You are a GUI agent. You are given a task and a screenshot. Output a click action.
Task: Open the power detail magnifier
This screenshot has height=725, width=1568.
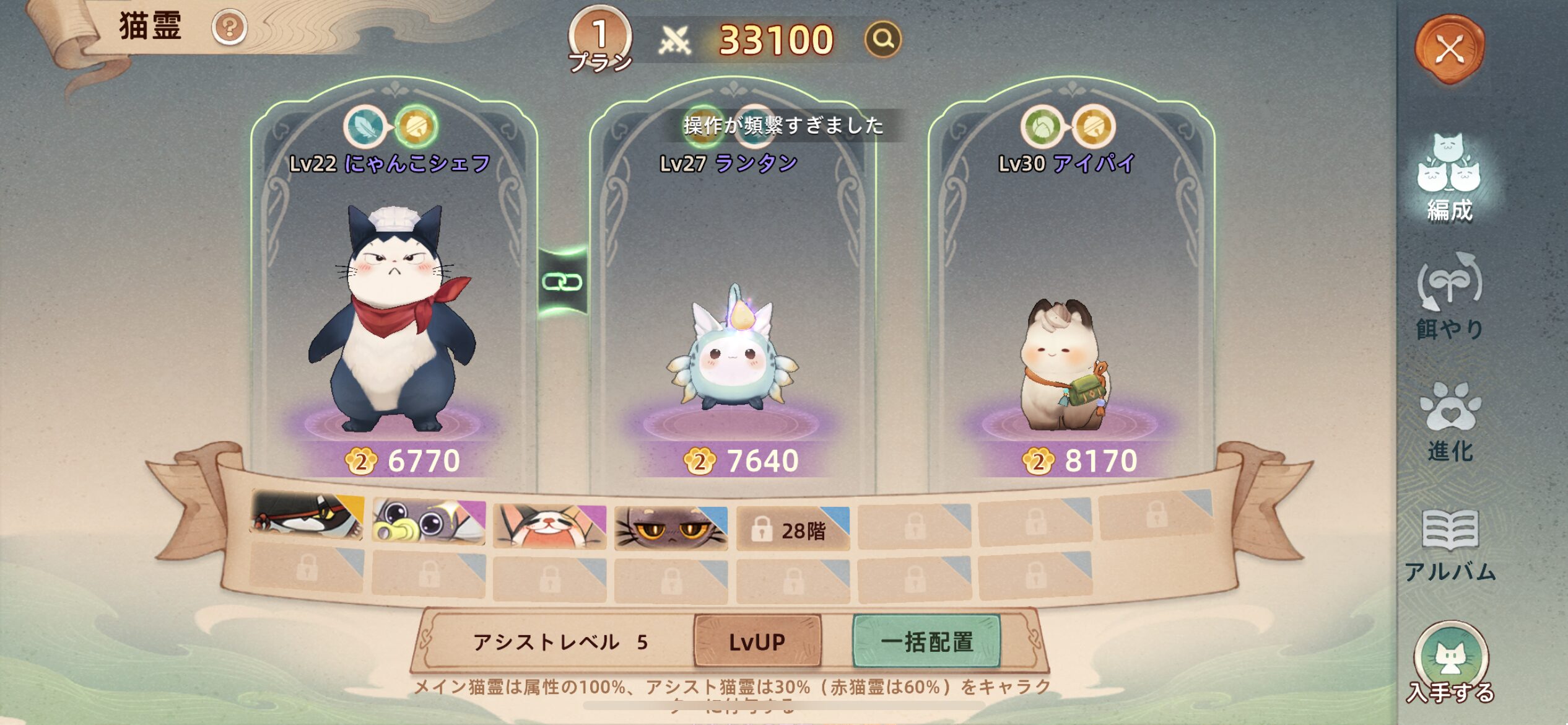tap(882, 39)
